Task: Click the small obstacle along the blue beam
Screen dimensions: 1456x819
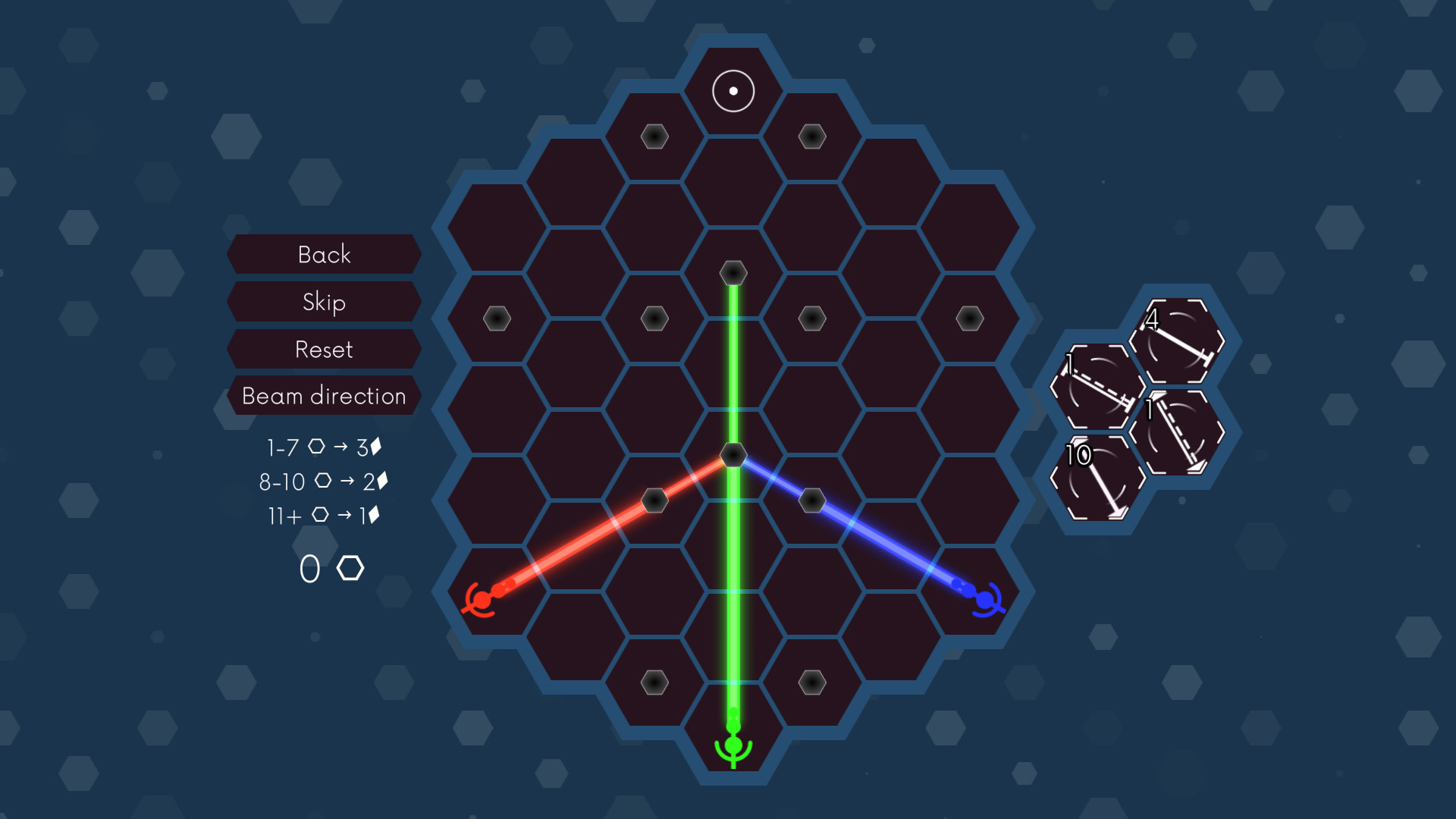Action: coord(813,500)
